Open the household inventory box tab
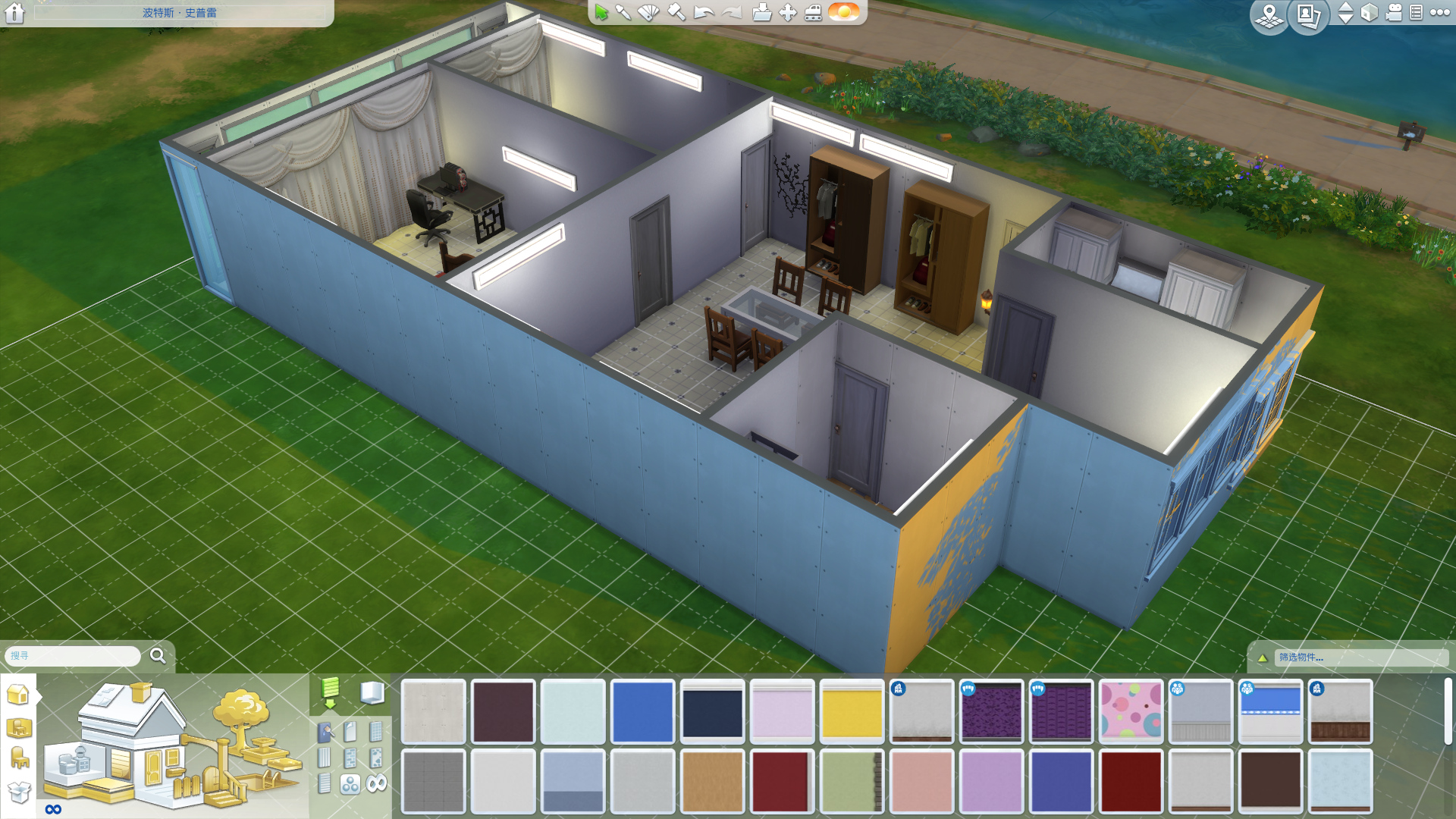1456x819 pixels. coord(19,792)
